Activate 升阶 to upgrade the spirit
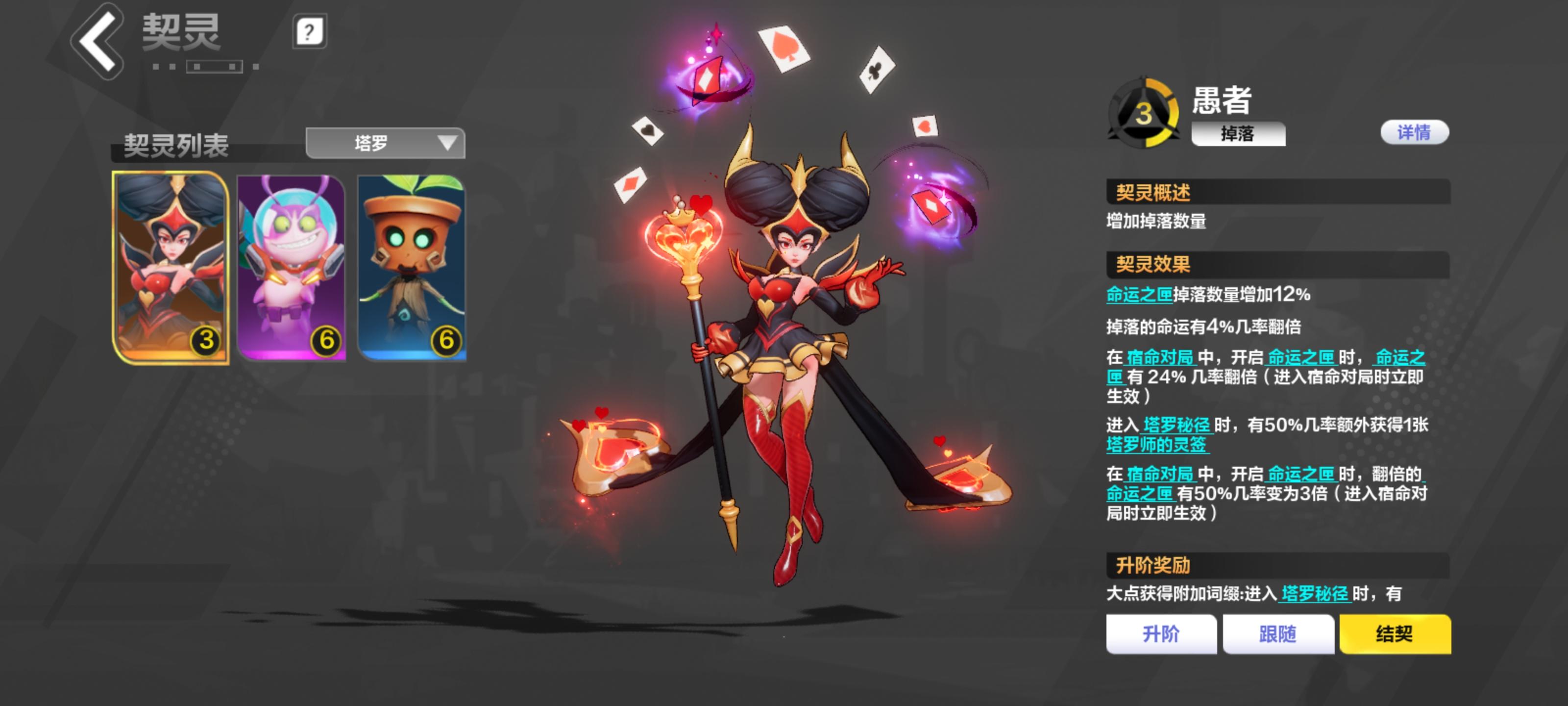 pyautogui.click(x=1161, y=634)
